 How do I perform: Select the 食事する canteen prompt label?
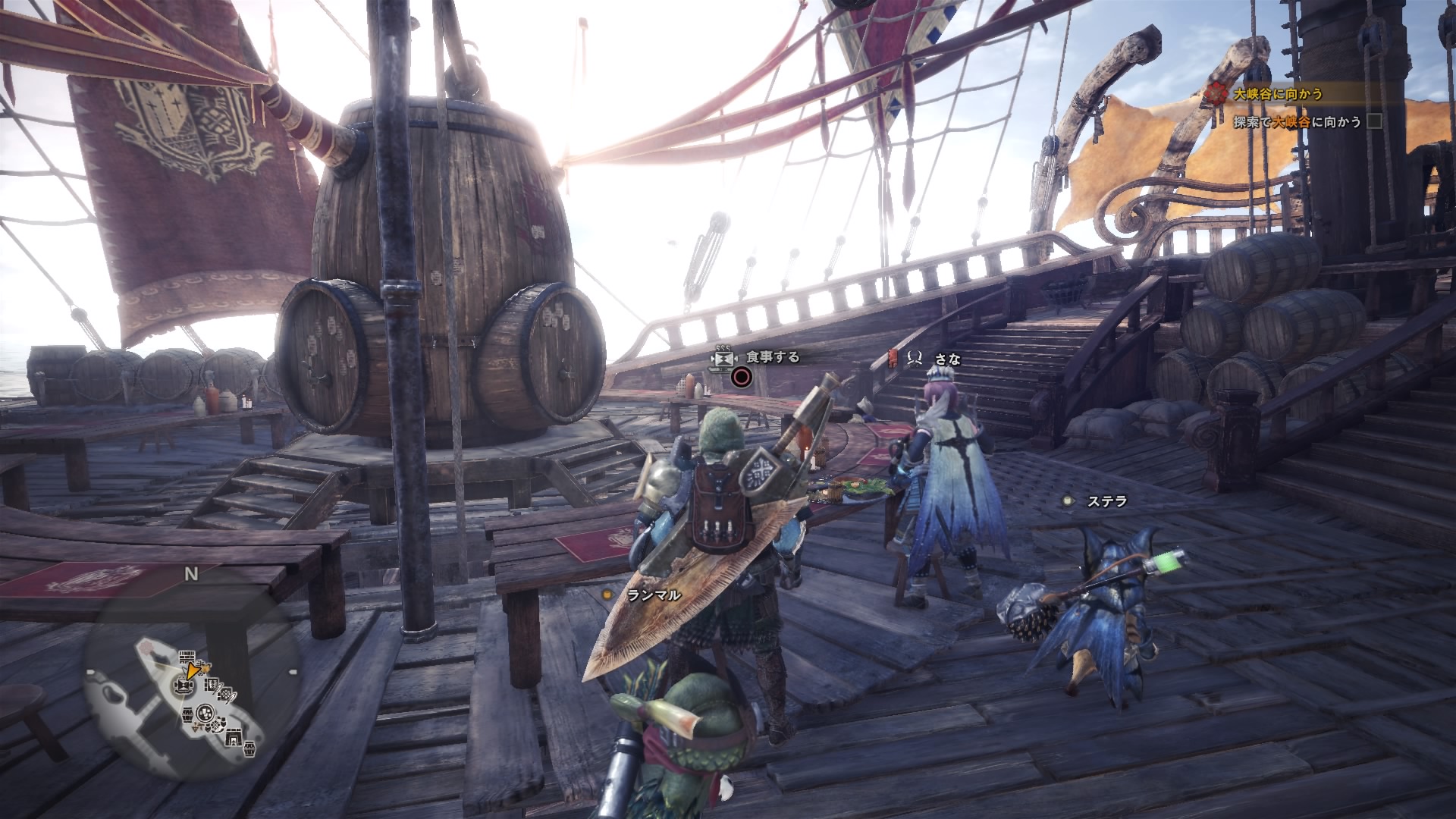point(773,356)
